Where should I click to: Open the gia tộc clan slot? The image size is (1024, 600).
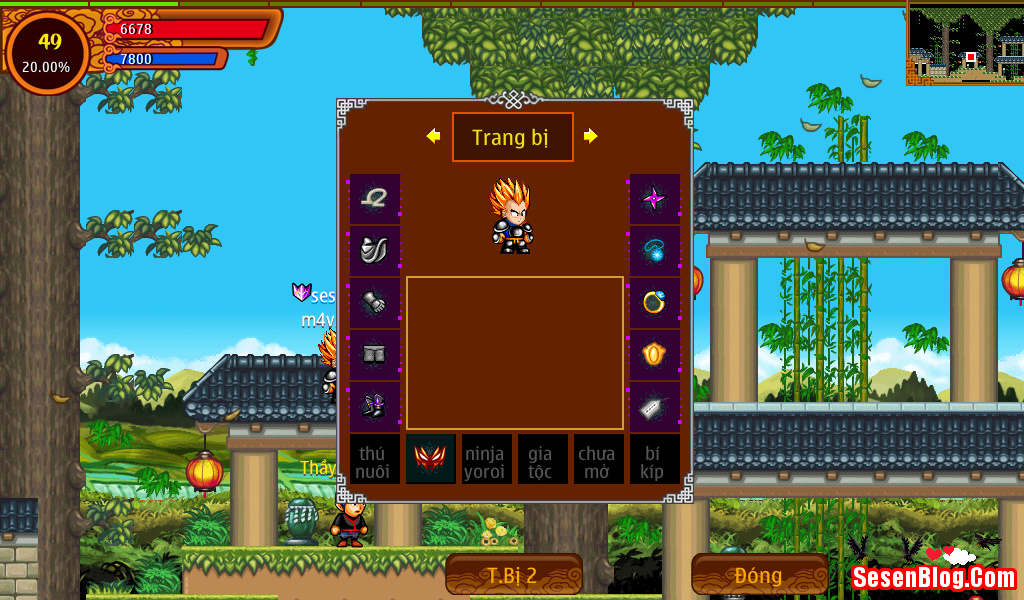[542, 459]
